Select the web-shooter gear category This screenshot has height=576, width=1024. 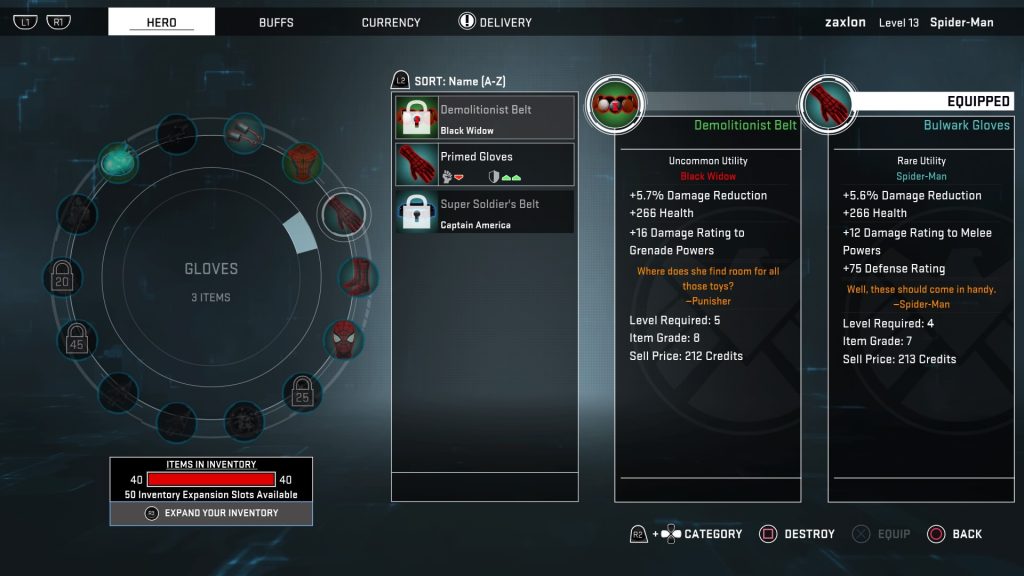[x=240, y=135]
